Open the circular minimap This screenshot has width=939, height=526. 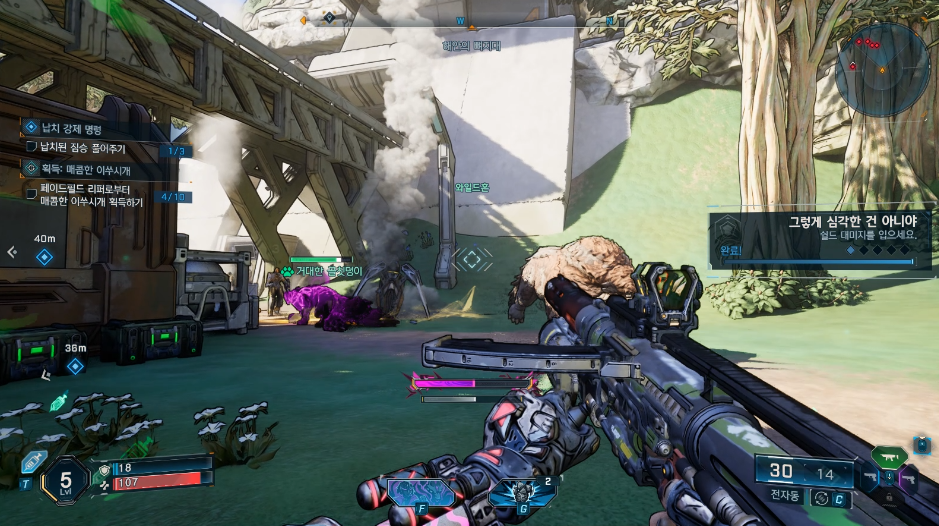[x=882, y=69]
